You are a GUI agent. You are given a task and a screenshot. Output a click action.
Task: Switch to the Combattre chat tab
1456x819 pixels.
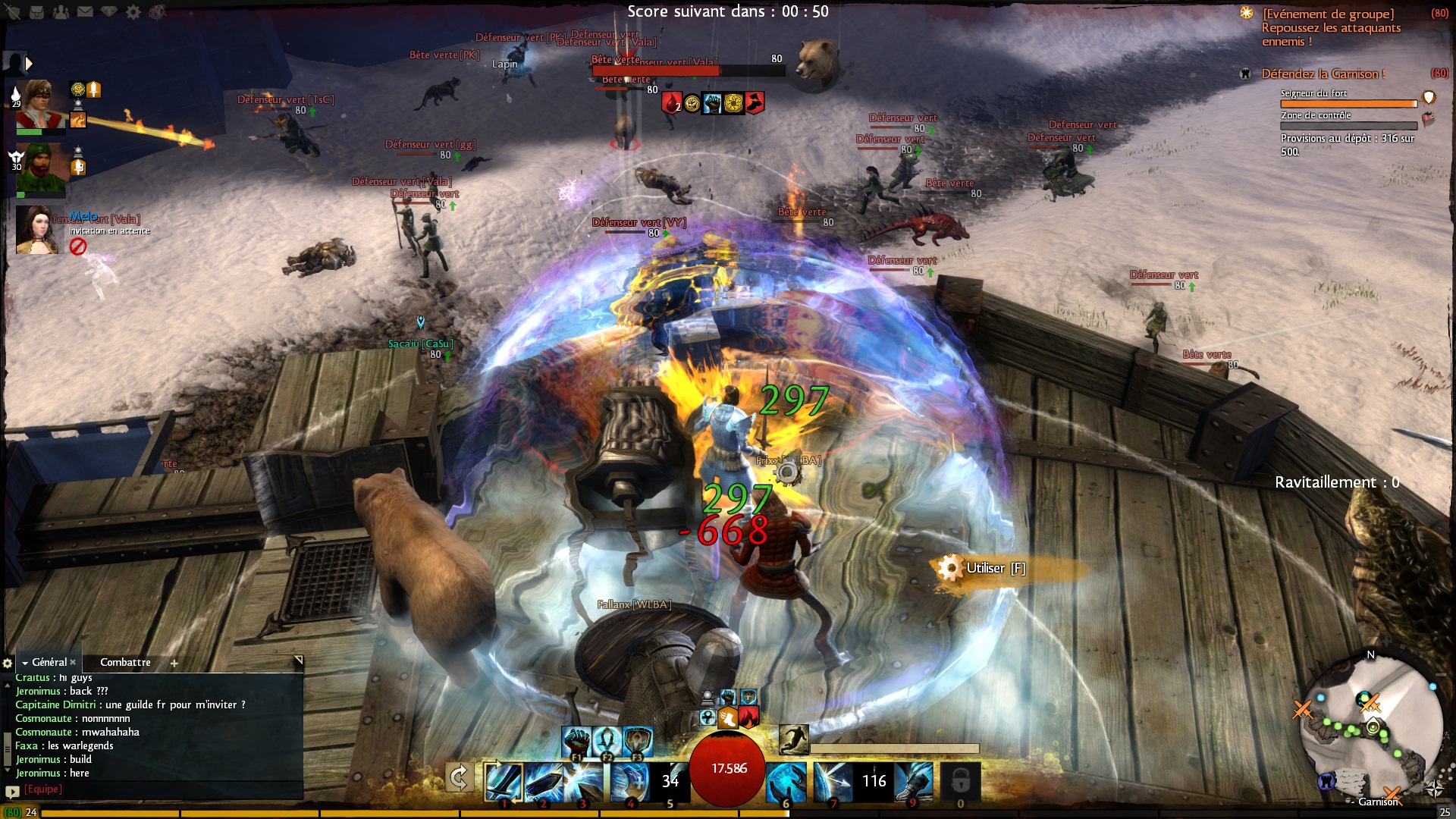[x=125, y=662]
